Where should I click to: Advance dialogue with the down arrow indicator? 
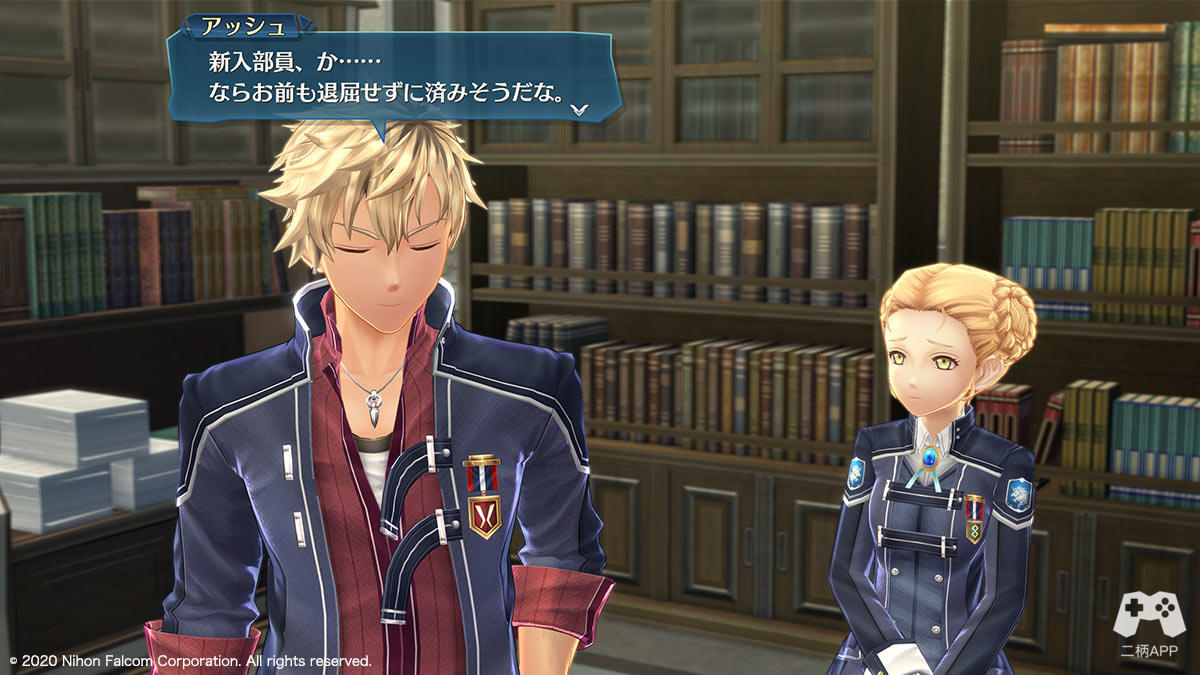tap(580, 108)
